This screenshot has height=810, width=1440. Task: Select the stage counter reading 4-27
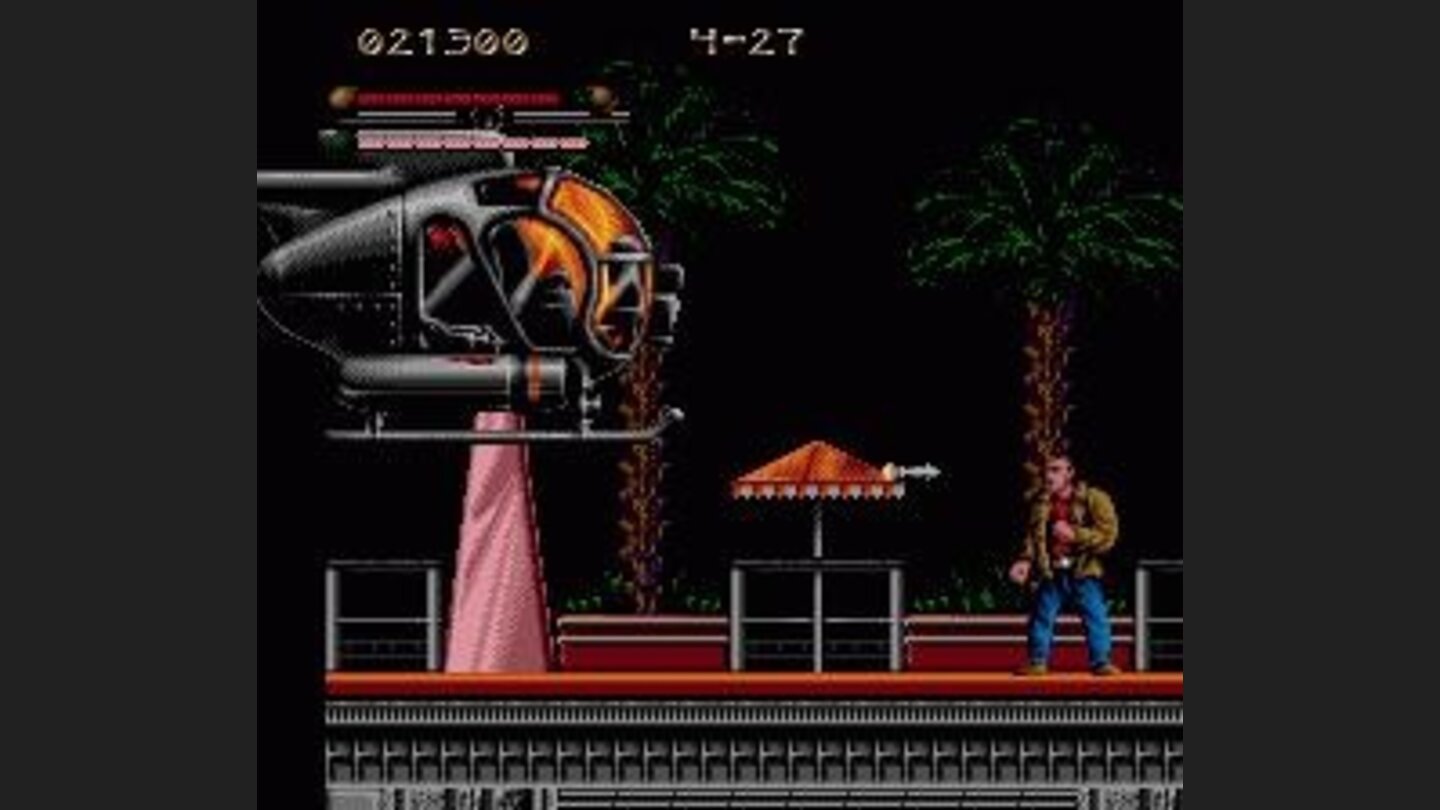pos(746,40)
